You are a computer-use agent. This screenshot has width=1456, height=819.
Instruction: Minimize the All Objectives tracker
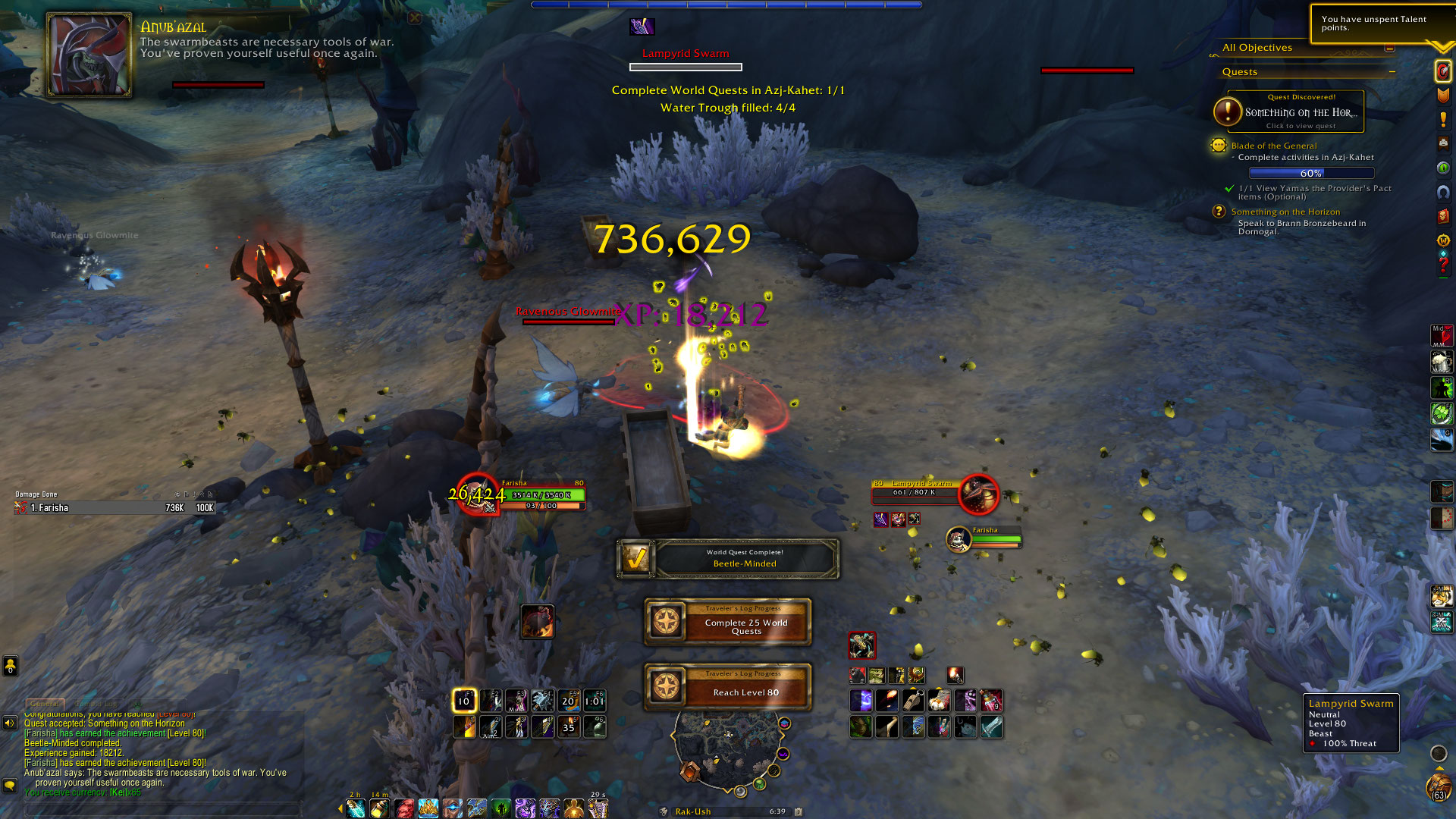(x=1389, y=48)
